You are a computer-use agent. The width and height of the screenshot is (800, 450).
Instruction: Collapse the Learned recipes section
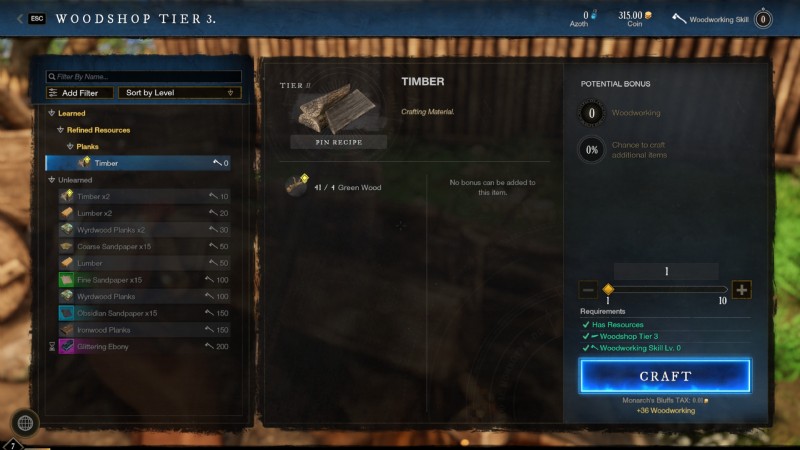point(52,113)
